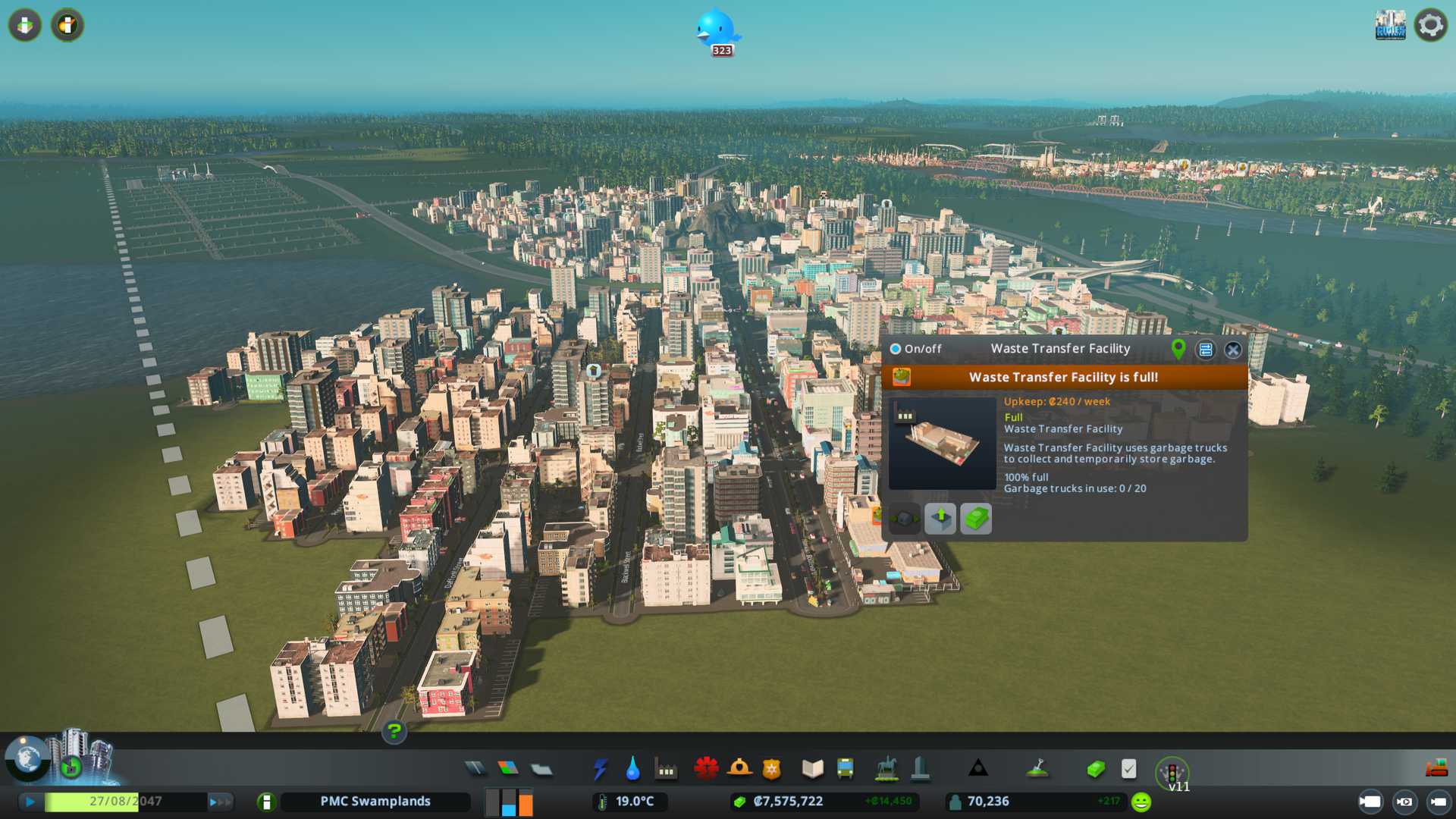Open the water drop services menu
This screenshot has width=1456, height=819.
[632, 769]
